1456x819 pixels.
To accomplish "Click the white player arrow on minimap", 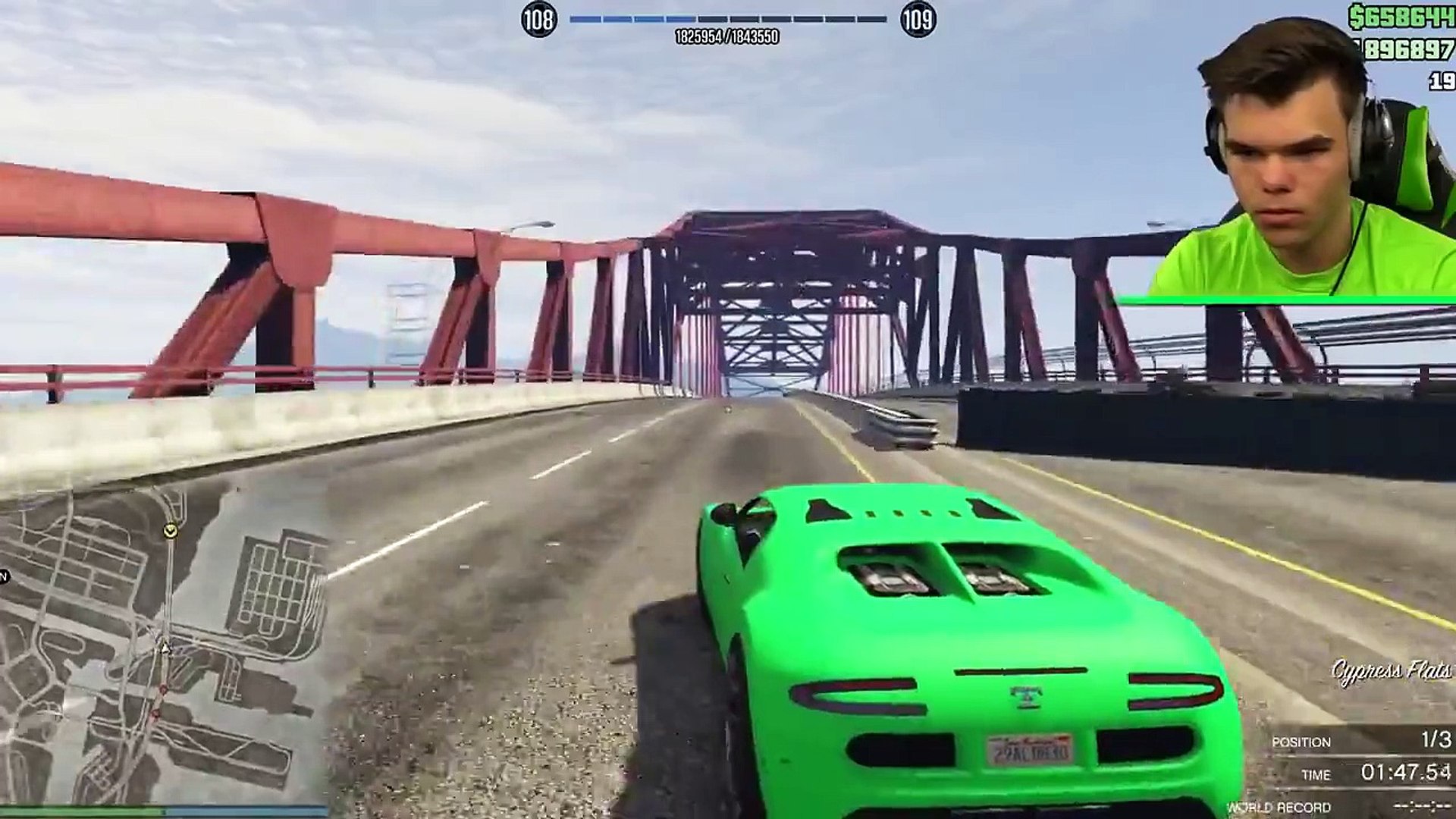I will click(x=165, y=647).
